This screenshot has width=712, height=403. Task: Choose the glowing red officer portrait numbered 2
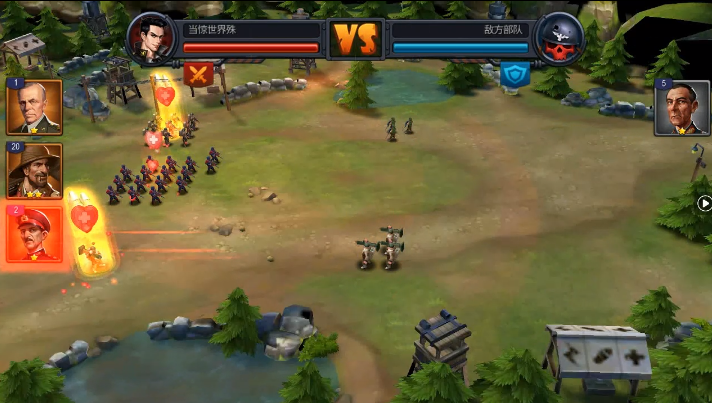pos(35,234)
